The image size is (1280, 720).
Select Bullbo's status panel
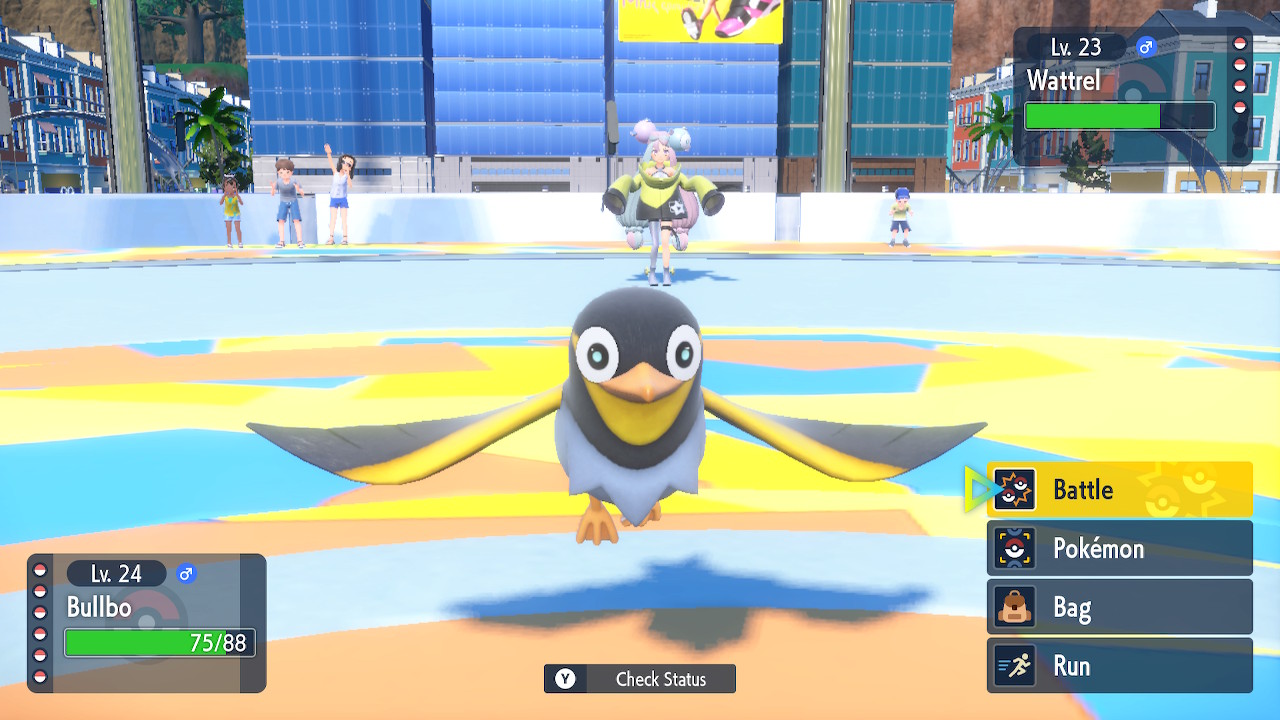[147, 622]
